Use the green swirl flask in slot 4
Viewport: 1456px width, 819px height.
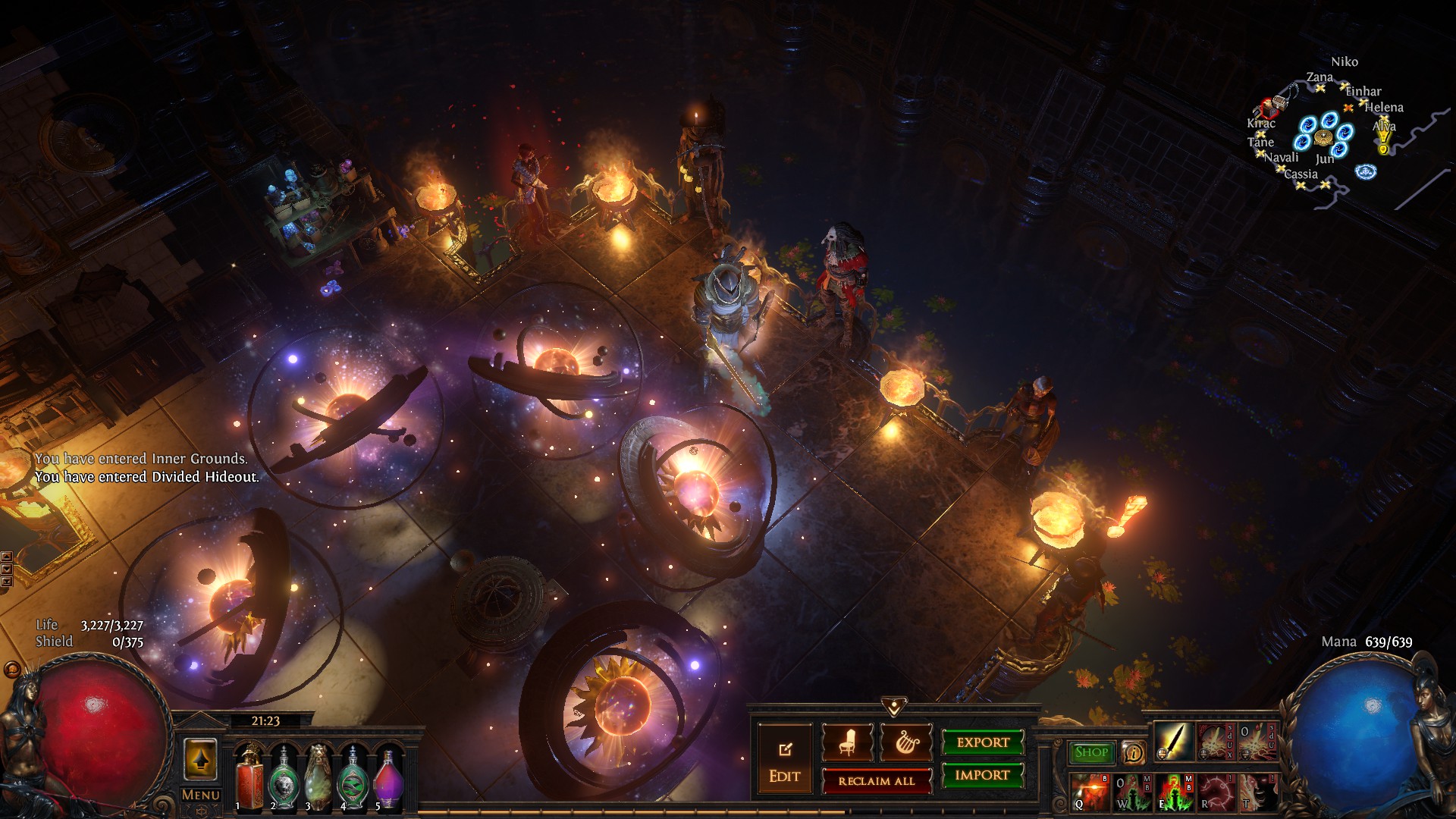coord(353,777)
